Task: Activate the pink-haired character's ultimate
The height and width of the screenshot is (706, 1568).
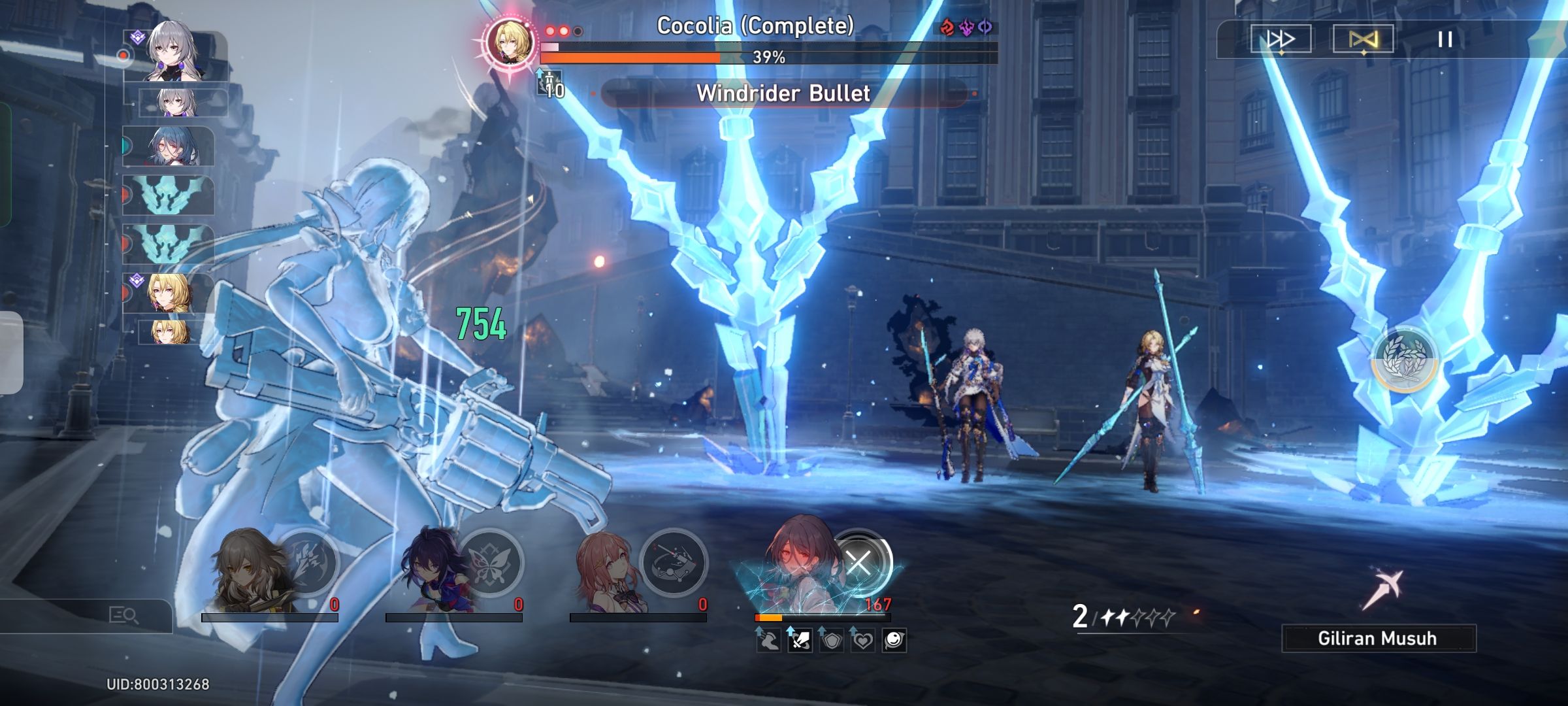Action: click(674, 562)
